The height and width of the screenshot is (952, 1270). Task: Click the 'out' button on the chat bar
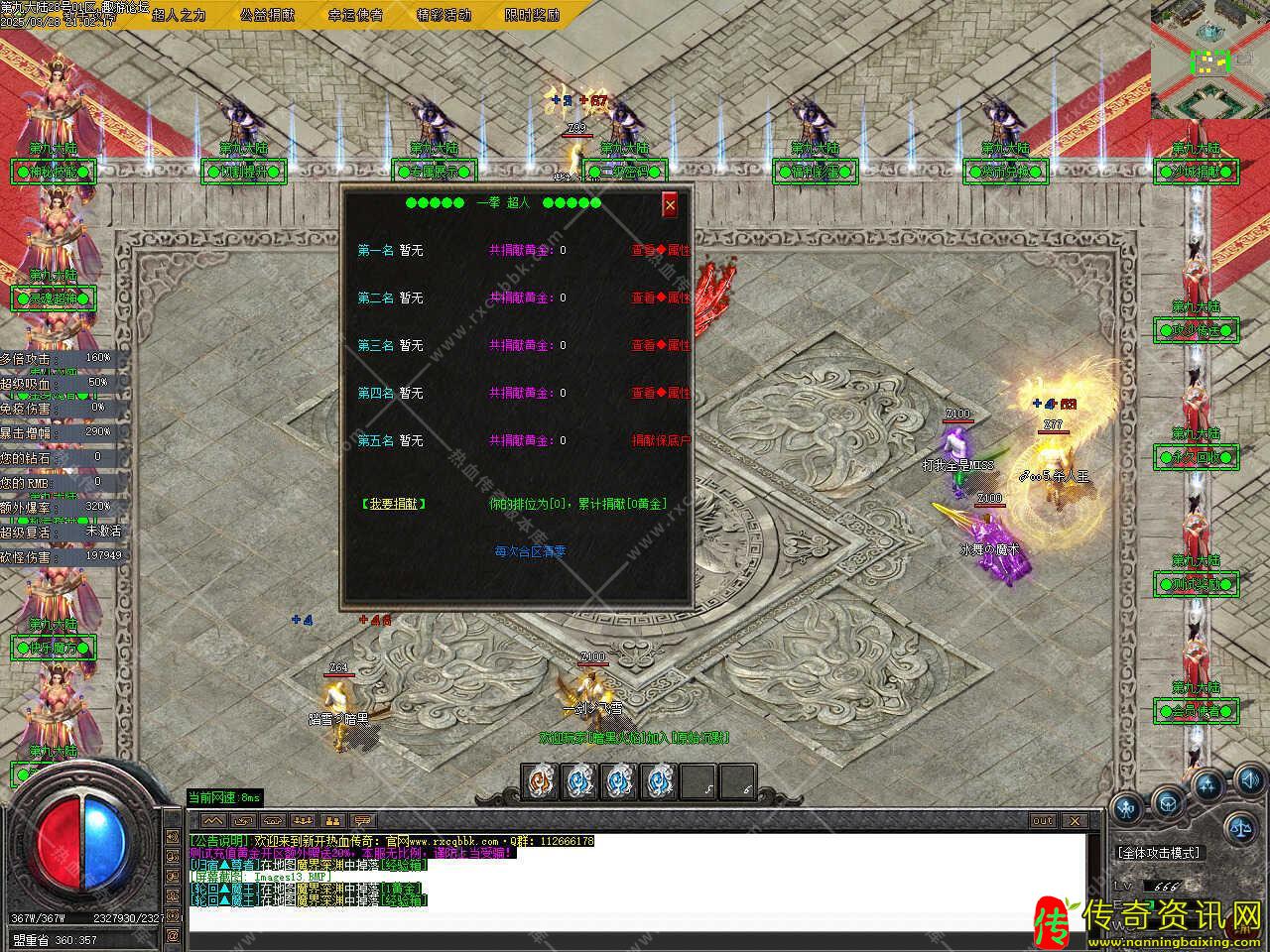point(1042,821)
